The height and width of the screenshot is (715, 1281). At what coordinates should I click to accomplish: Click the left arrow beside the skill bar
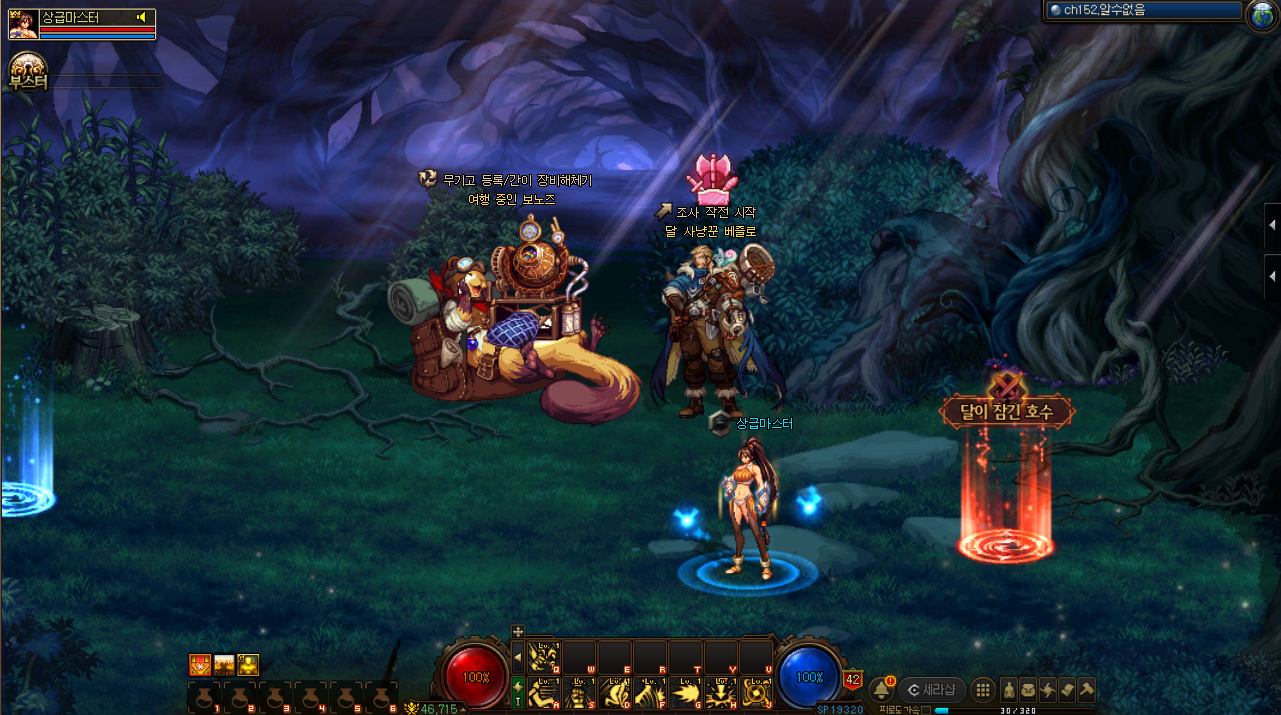click(517, 657)
